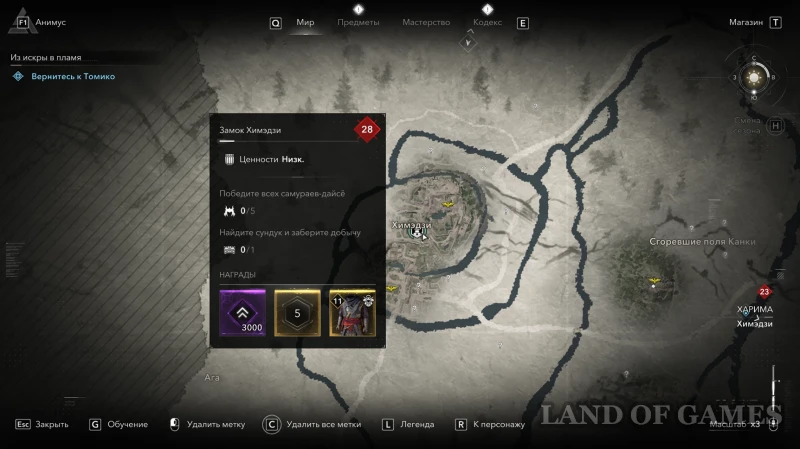
Task: Click the Химэдзи castle map marker
Action: pyautogui.click(x=417, y=234)
